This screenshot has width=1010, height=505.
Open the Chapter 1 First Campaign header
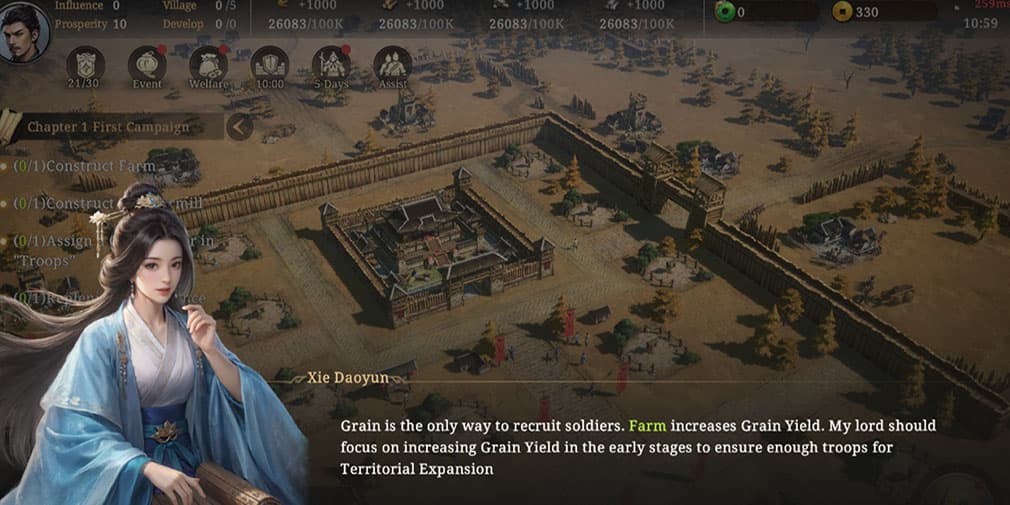click(108, 127)
